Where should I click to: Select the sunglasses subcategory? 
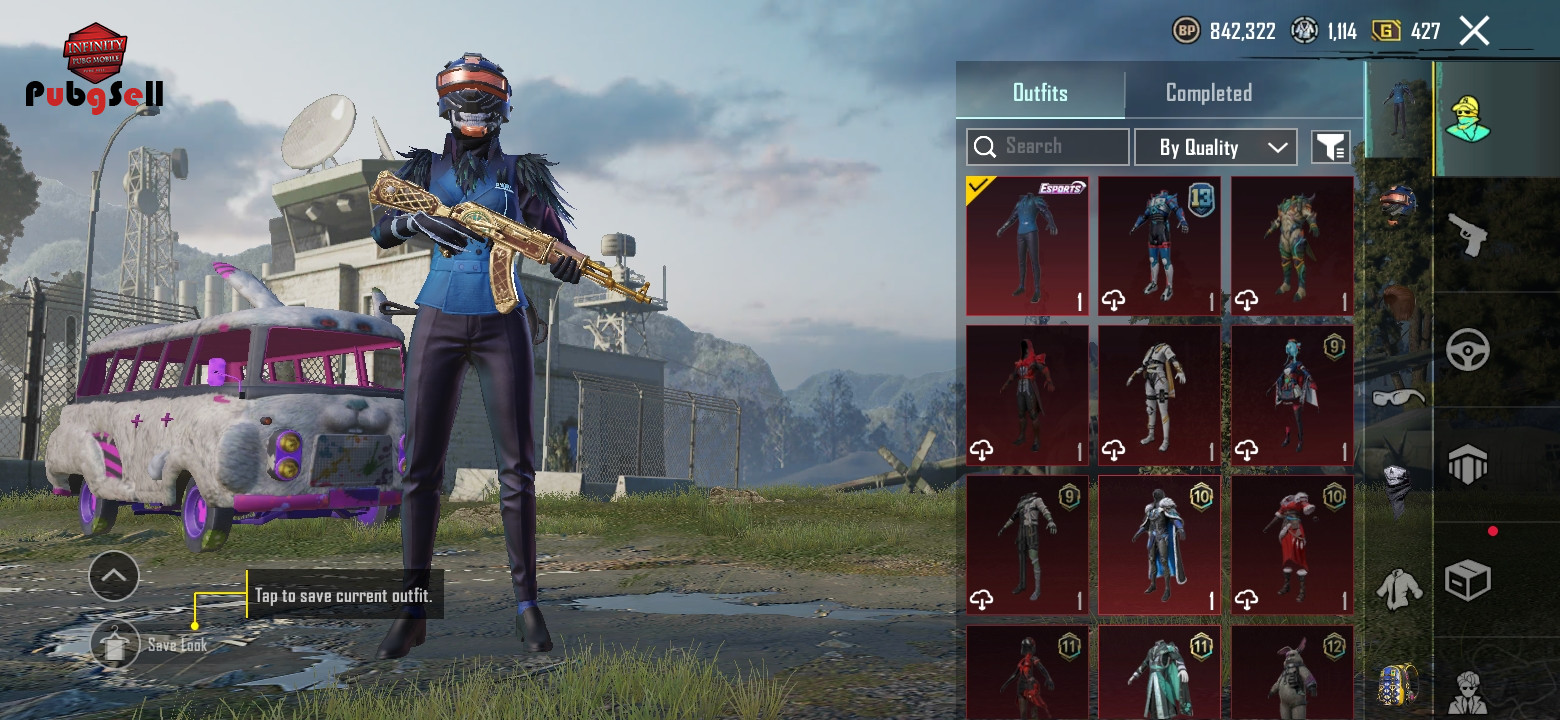1398,397
